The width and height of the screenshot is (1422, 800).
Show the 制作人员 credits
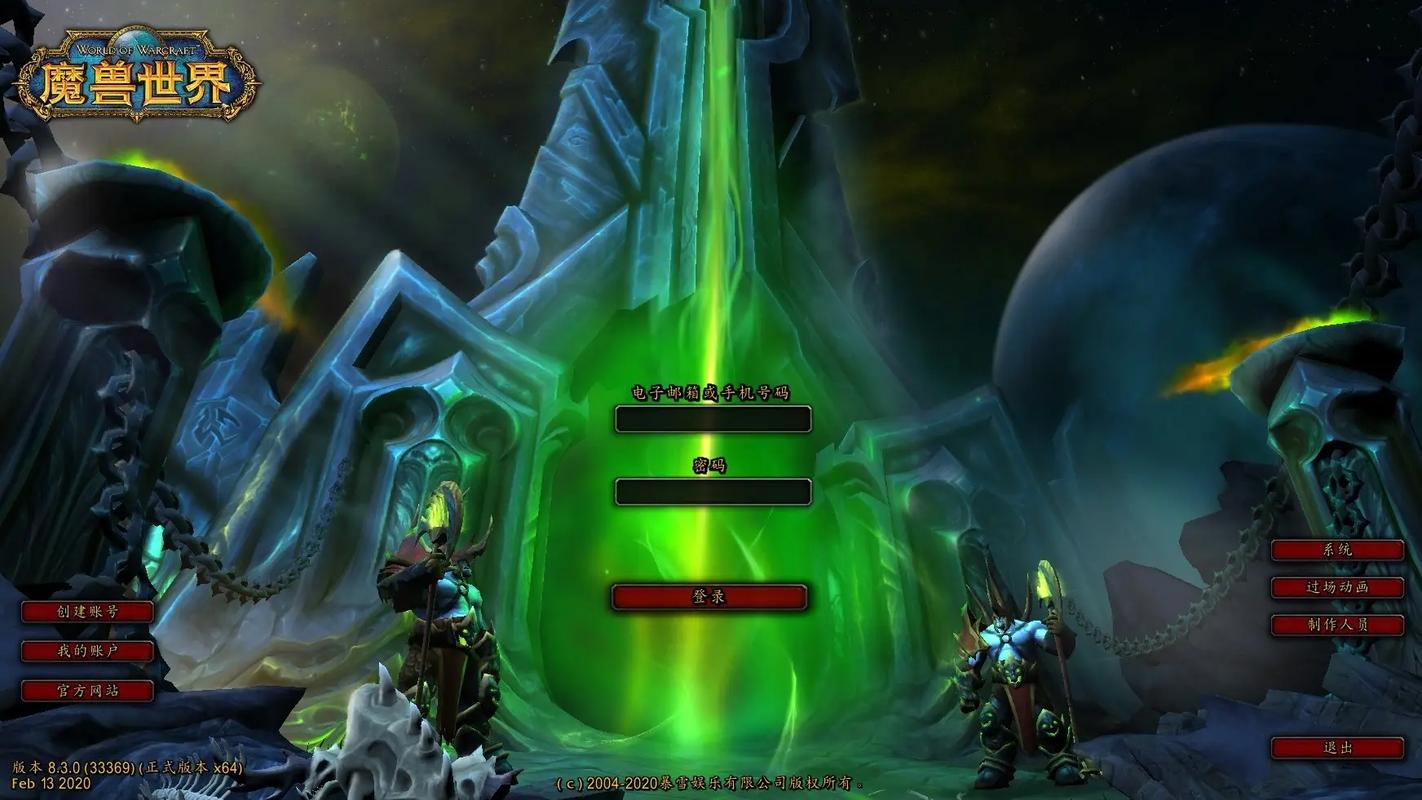1337,625
